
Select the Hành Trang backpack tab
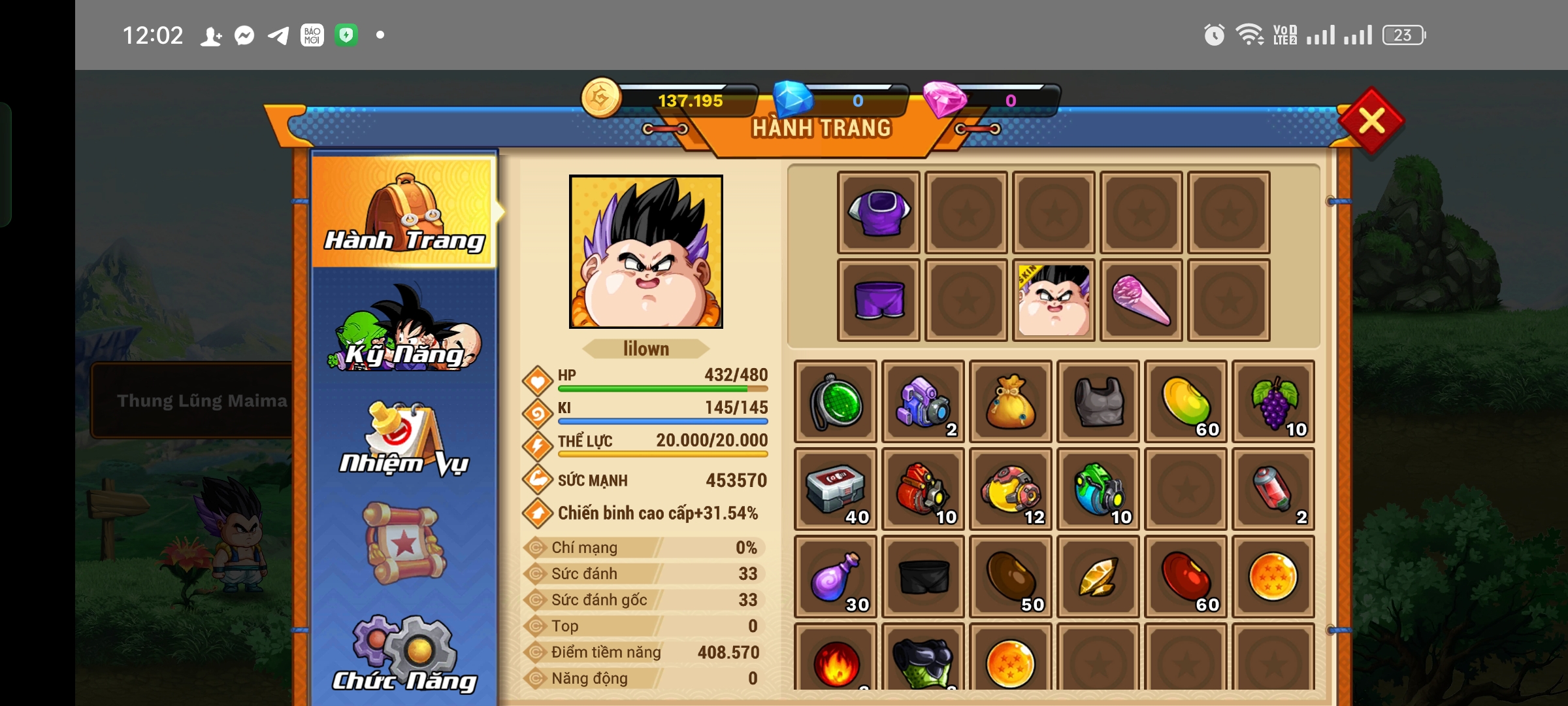[x=404, y=212]
